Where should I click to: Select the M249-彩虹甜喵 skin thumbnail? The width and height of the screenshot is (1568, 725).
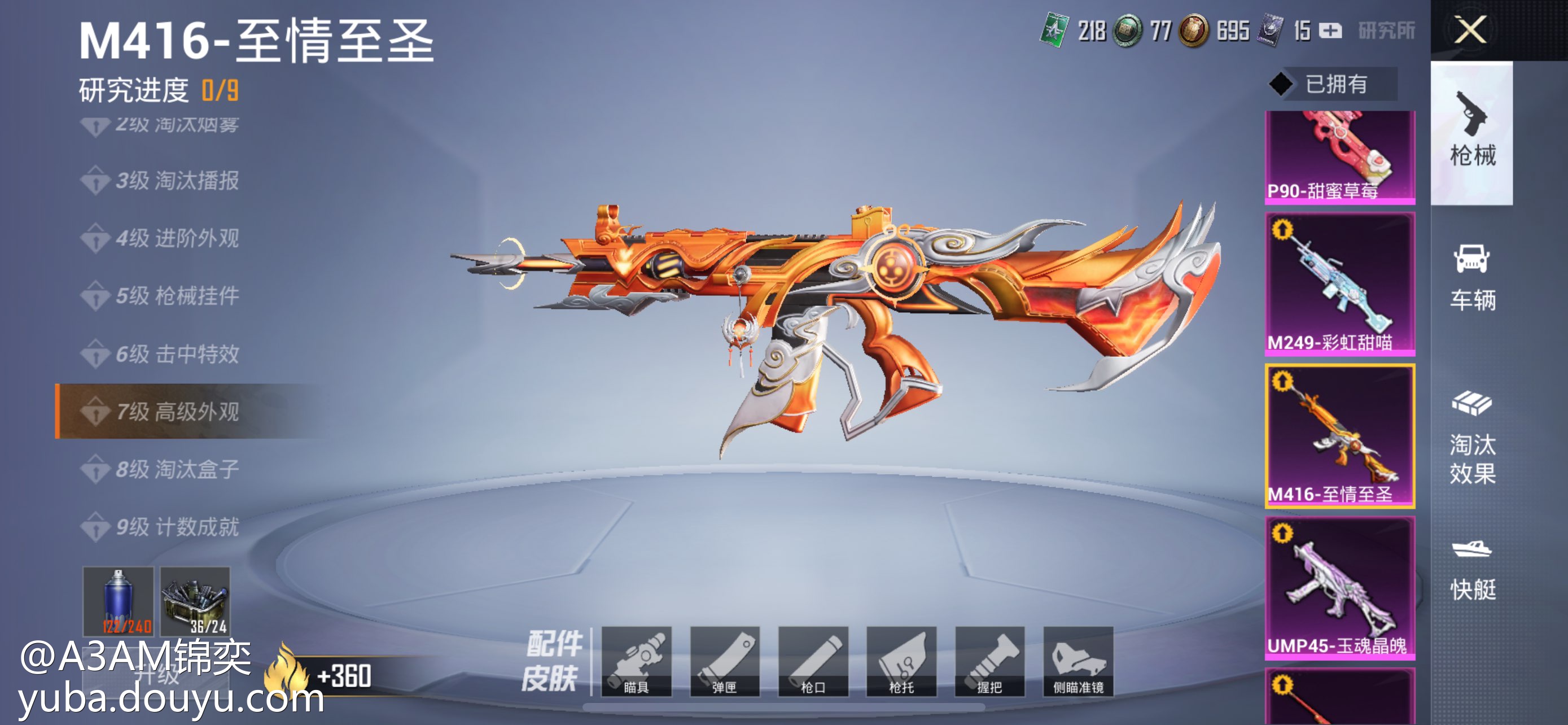coord(1340,283)
